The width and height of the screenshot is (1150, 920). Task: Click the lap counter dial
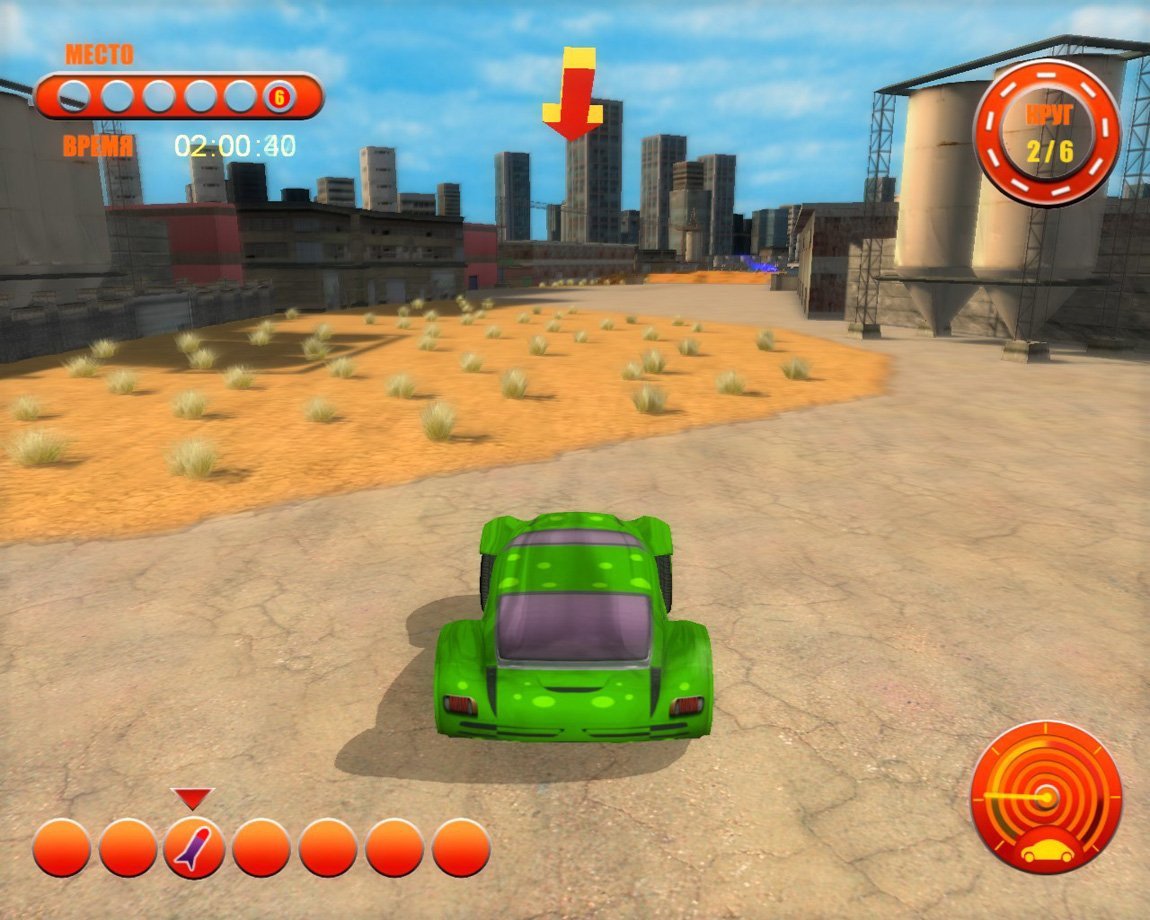pos(1047,133)
